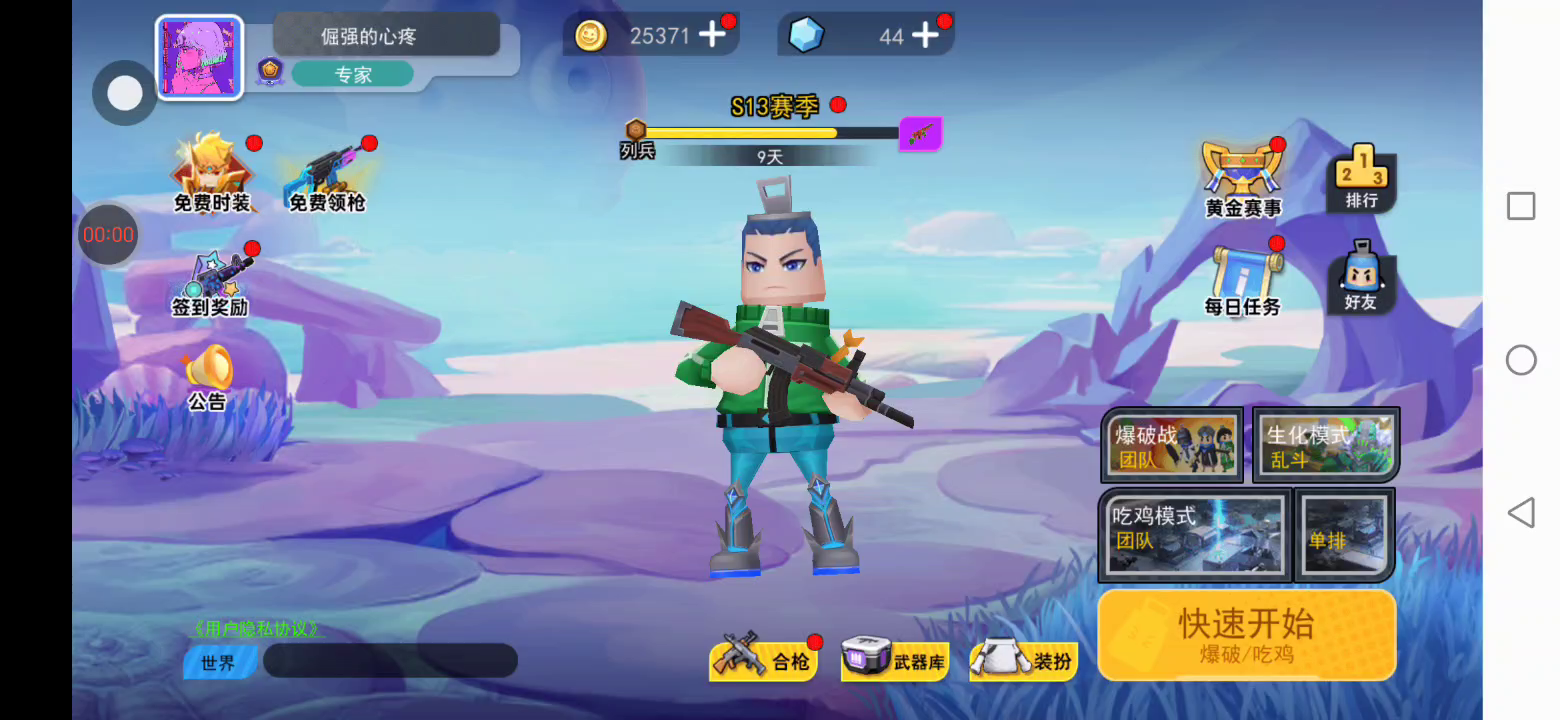Viewport: 1560px width, 720px height.
Task: Open the player avatar profile
Action: pos(200,58)
